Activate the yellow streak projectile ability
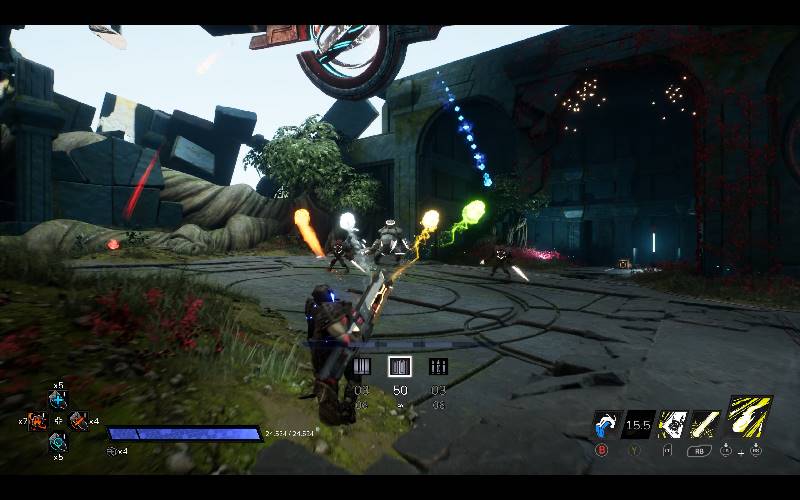The height and width of the screenshot is (500, 800). coord(706,425)
